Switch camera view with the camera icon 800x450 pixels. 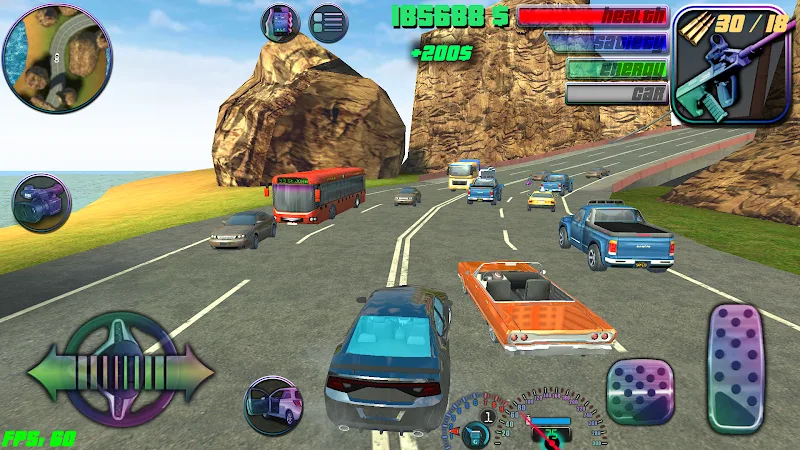pyautogui.click(x=42, y=203)
